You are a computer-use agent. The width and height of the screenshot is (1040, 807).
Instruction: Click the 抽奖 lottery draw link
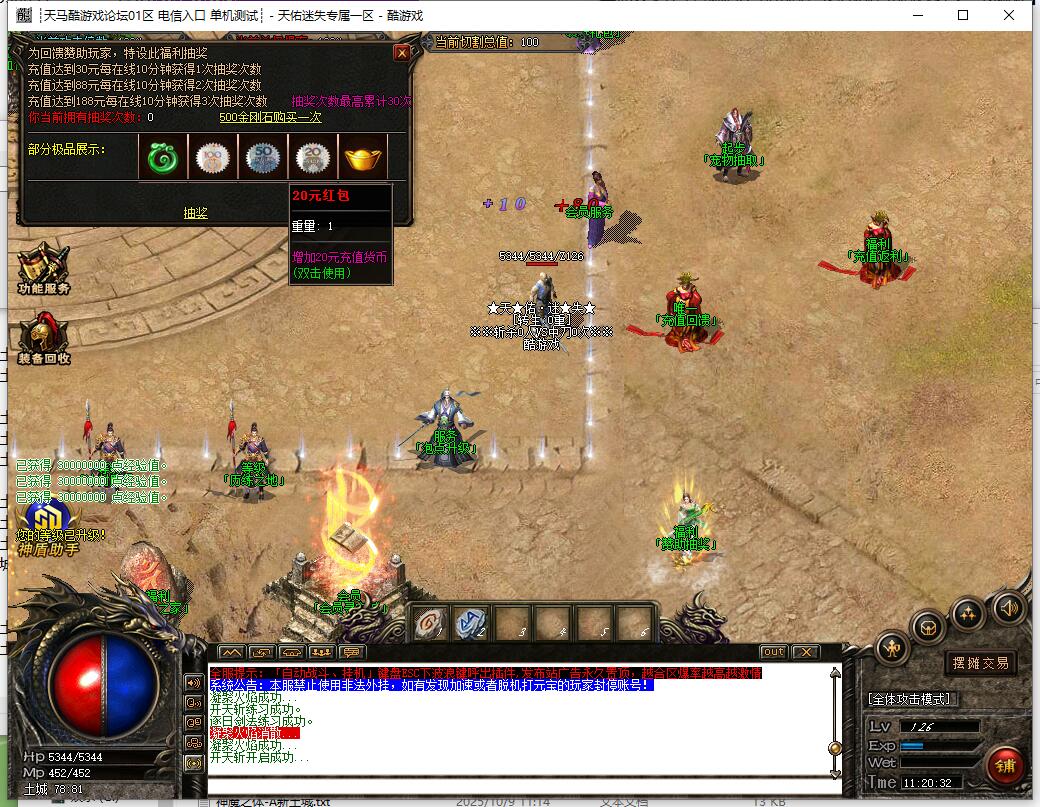click(195, 212)
